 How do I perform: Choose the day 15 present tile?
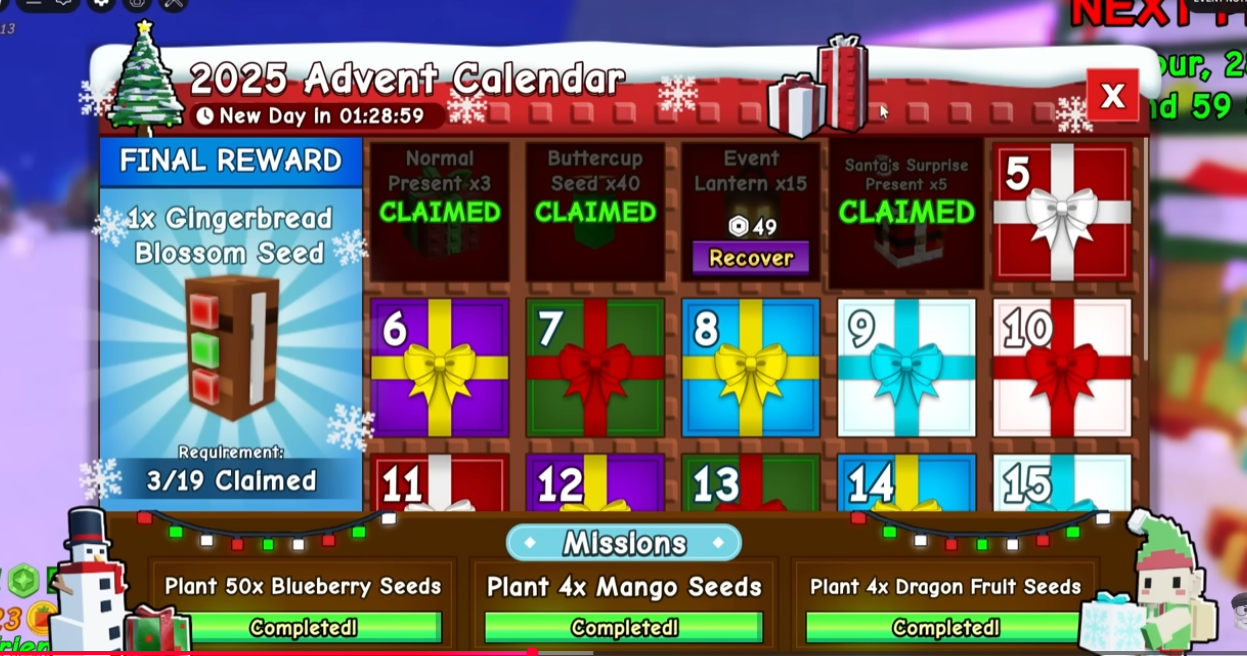pyautogui.click(x=1062, y=484)
